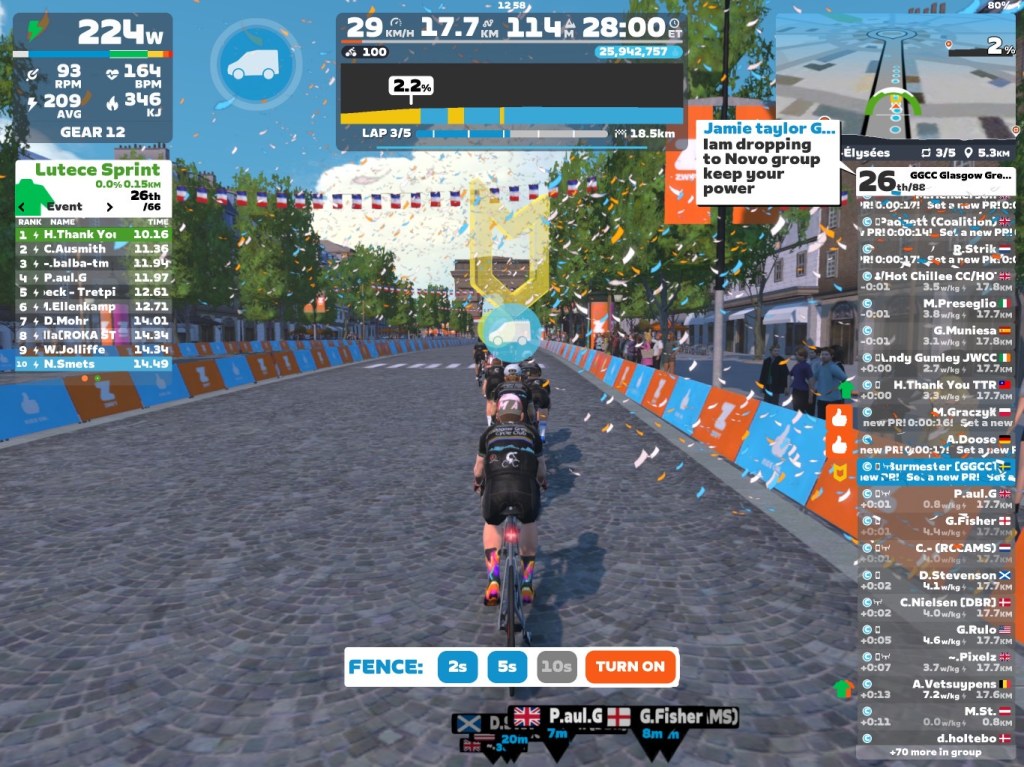Expand the '+70 more in group' row

[936, 752]
